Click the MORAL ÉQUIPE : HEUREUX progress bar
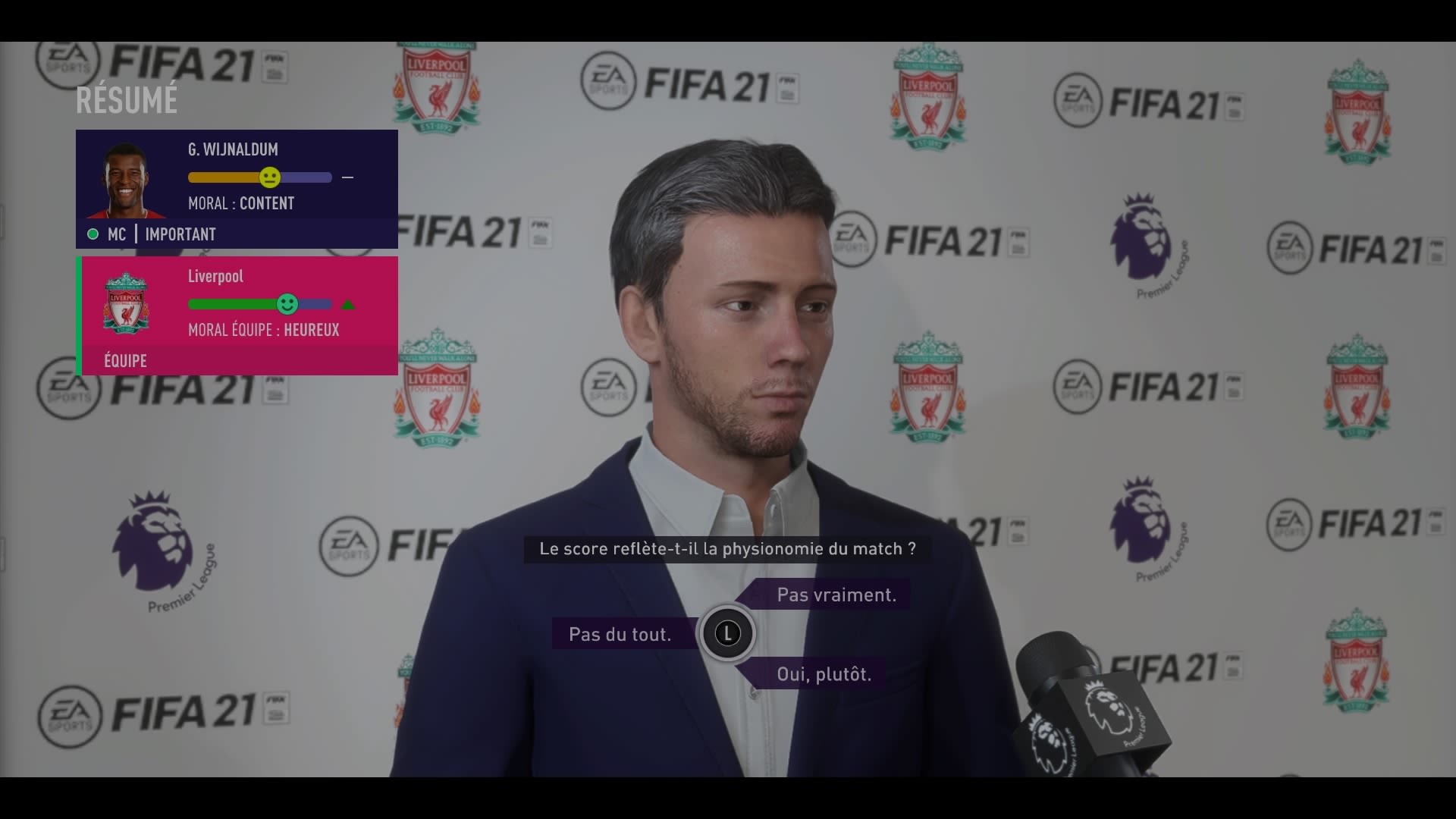This screenshot has height=819, width=1456. tap(260, 304)
